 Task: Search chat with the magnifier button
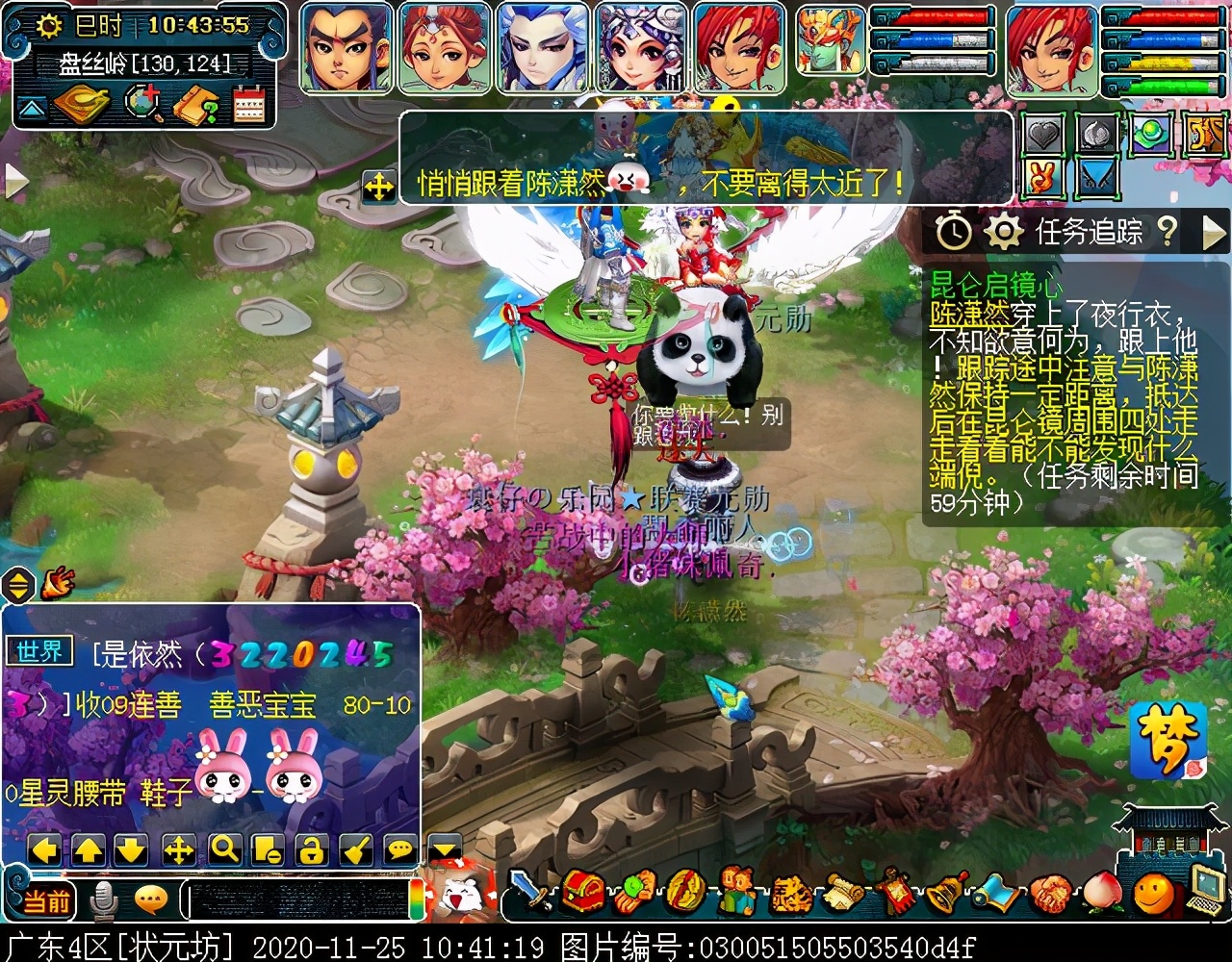tap(224, 849)
